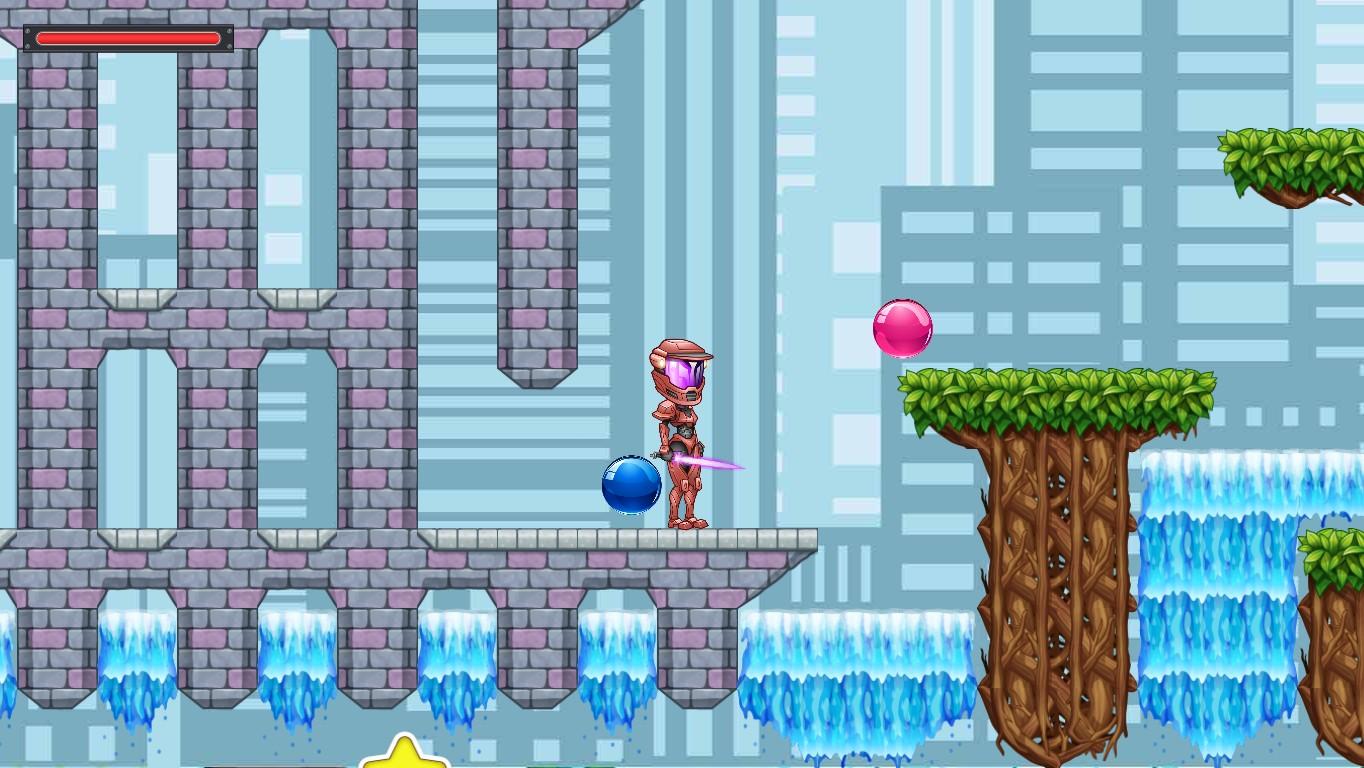1364x768 pixels.
Task: Select the blue ball near the player
Action: coord(630,483)
